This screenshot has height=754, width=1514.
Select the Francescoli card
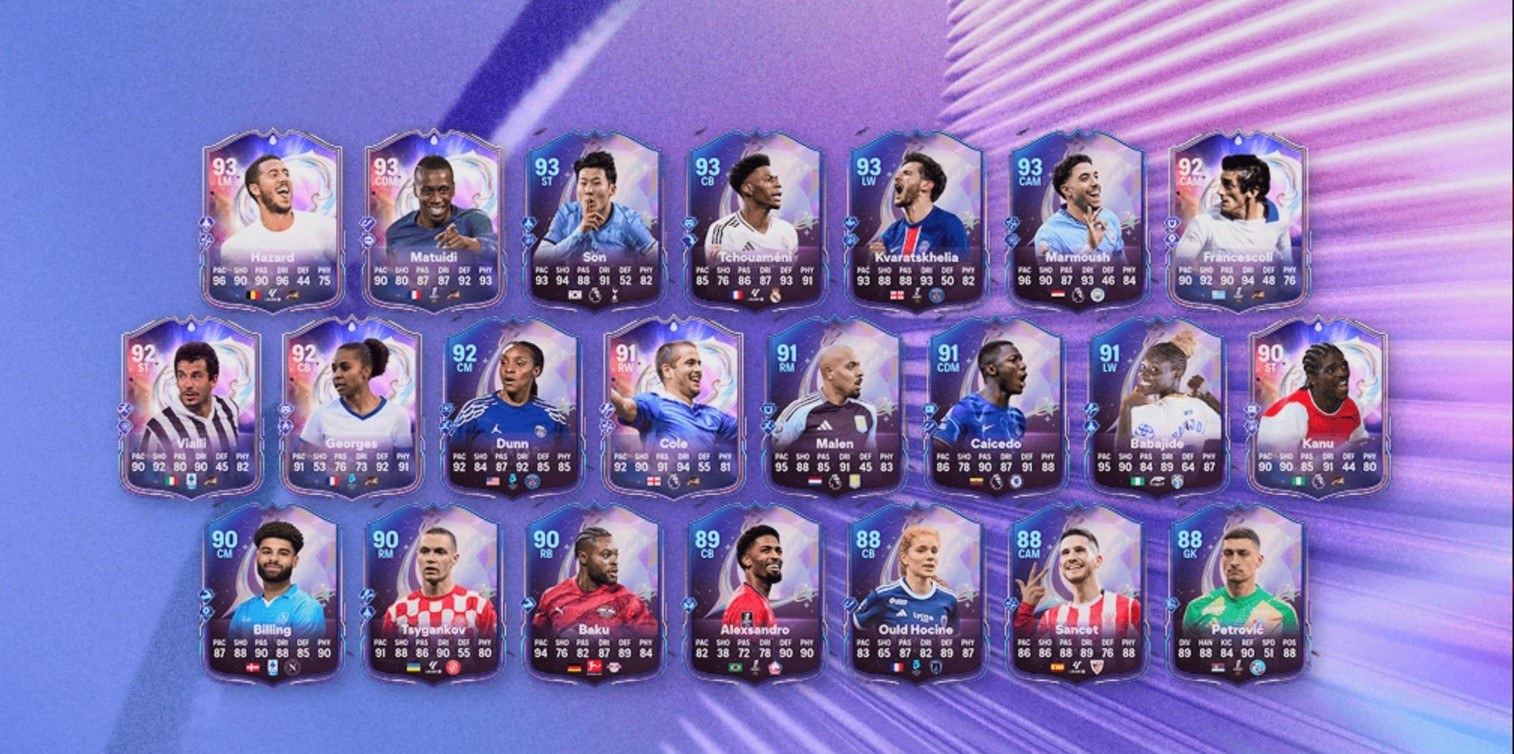pyautogui.click(x=1237, y=220)
